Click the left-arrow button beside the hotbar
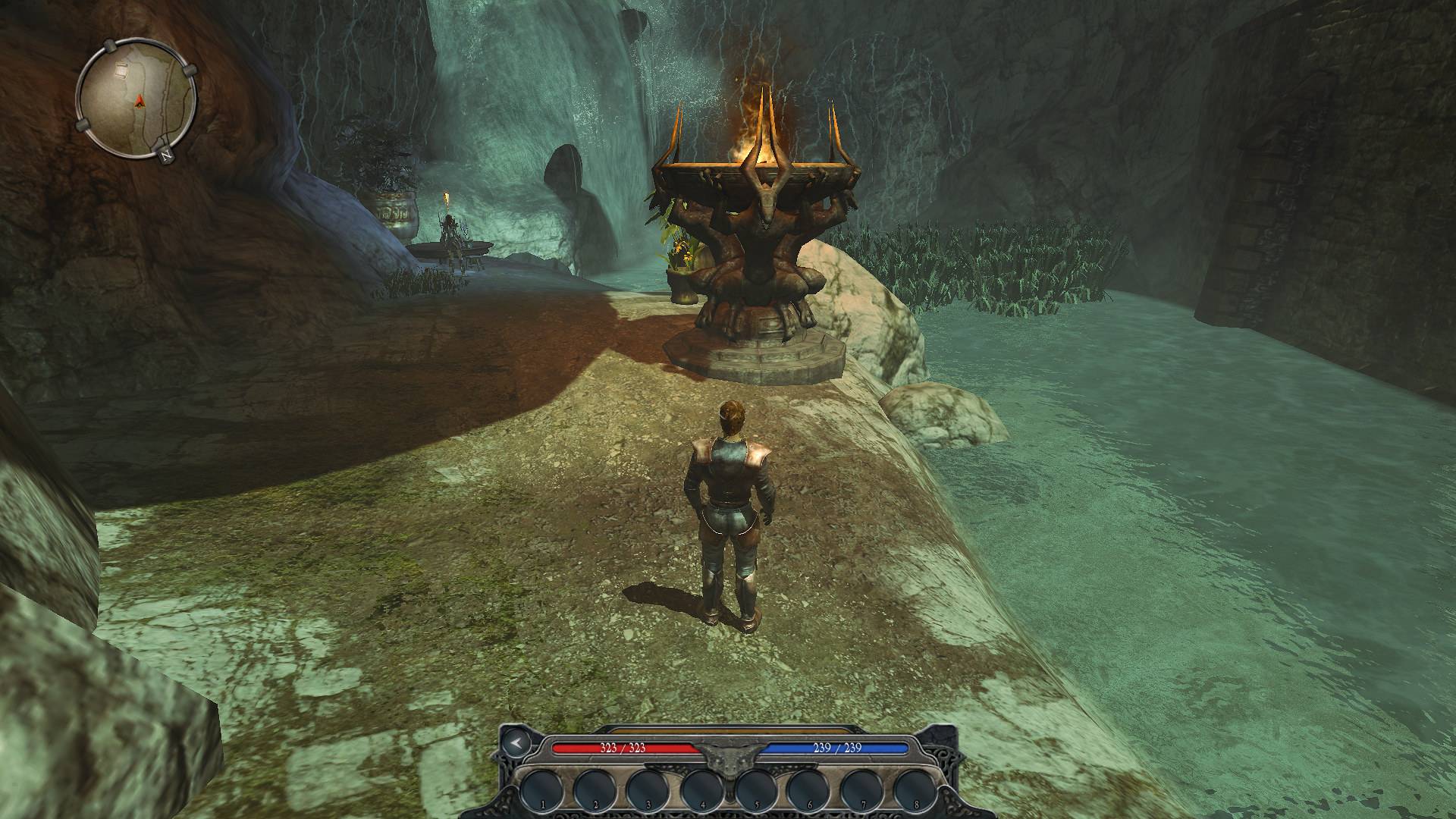 tap(515, 742)
